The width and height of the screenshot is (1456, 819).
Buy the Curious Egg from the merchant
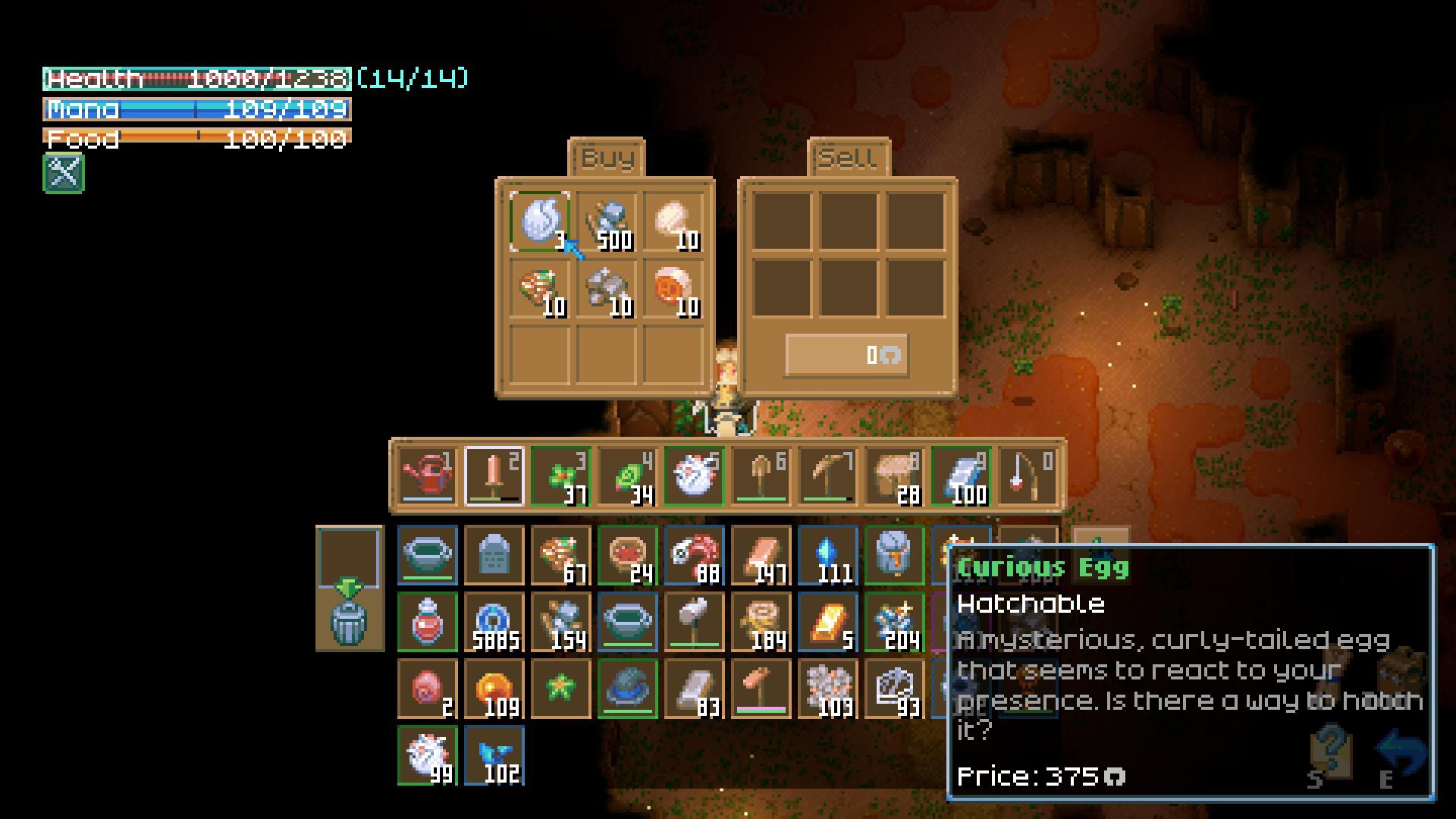pos(540,221)
